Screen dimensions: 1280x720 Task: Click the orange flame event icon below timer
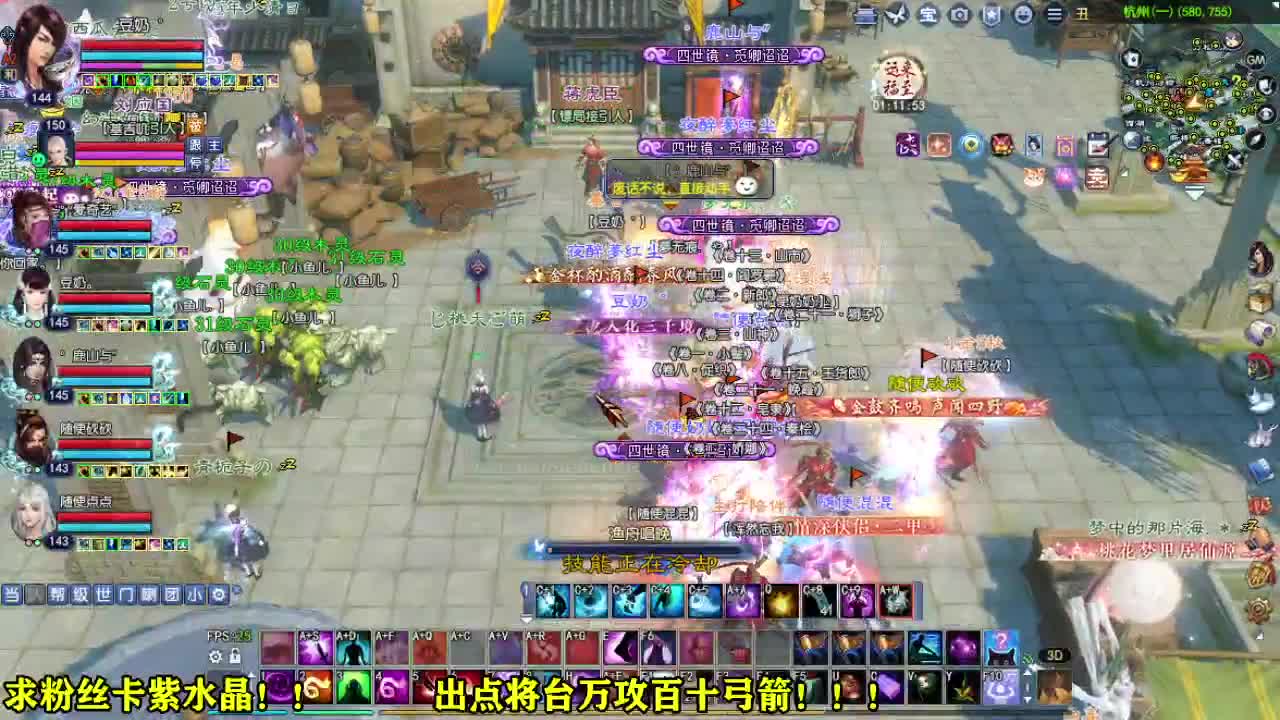(939, 145)
